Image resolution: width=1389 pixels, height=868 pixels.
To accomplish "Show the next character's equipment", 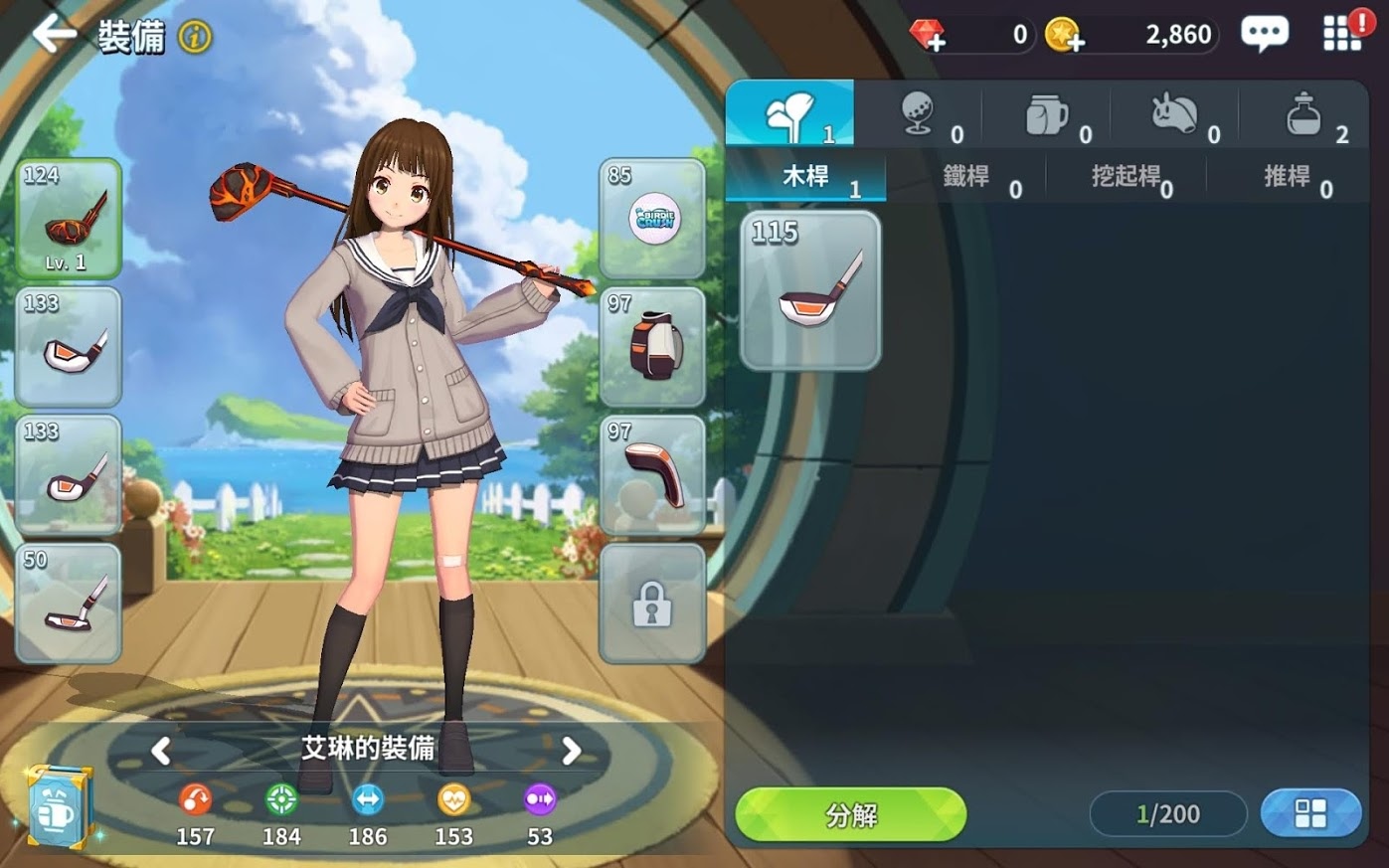I will [x=571, y=751].
